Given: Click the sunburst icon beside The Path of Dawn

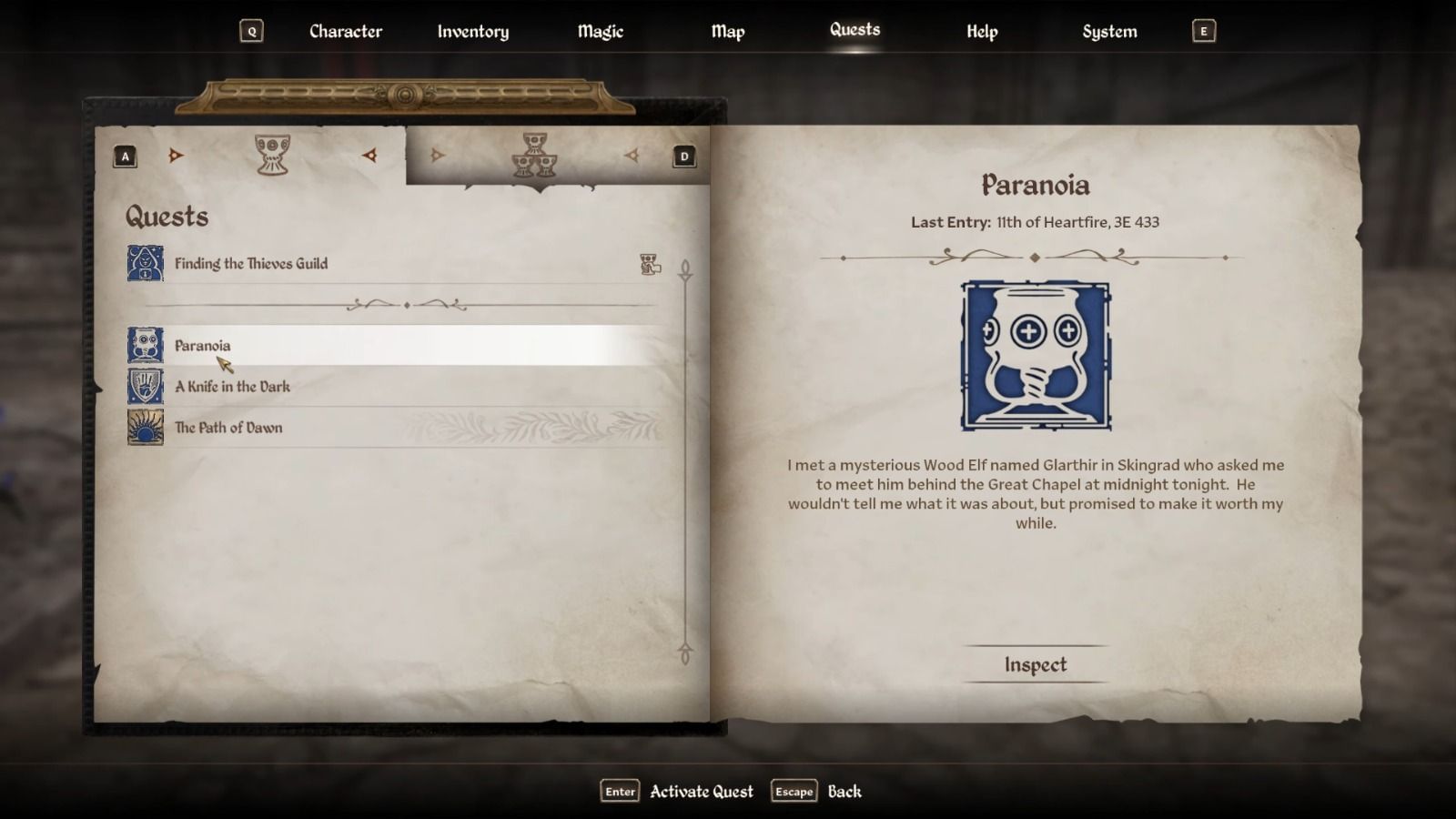Looking at the screenshot, I should (x=144, y=427).
